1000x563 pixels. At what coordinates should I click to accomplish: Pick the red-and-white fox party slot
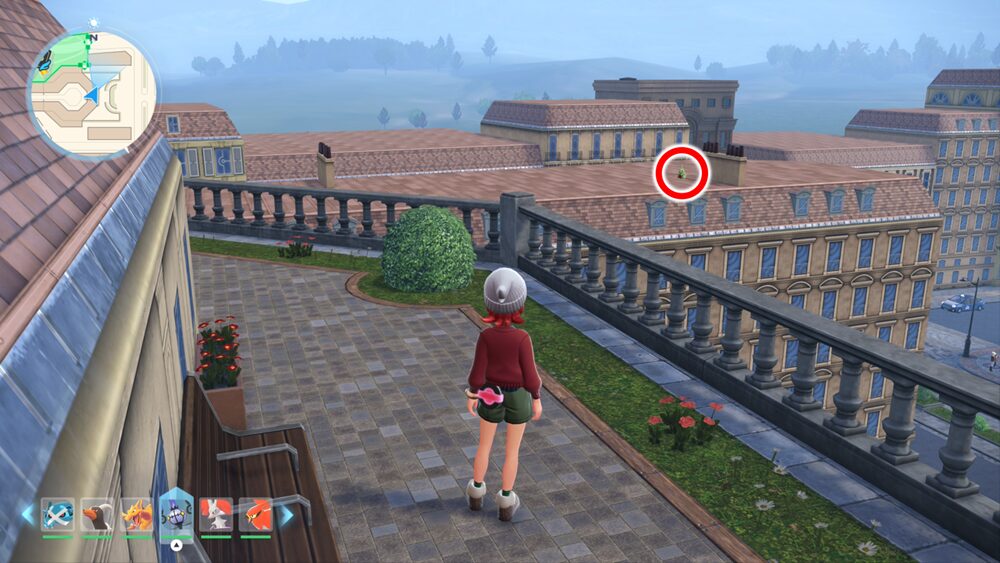[x=215, y=514]
